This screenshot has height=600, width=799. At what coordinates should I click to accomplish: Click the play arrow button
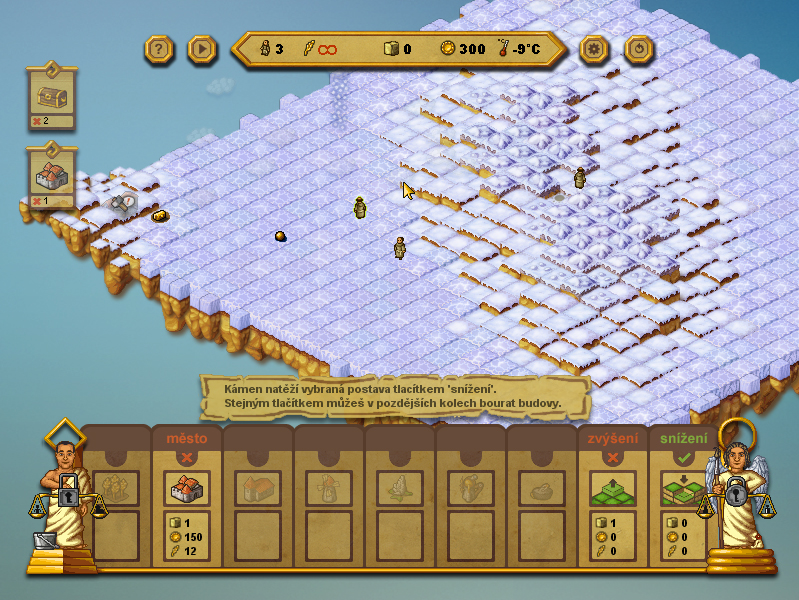202,48
